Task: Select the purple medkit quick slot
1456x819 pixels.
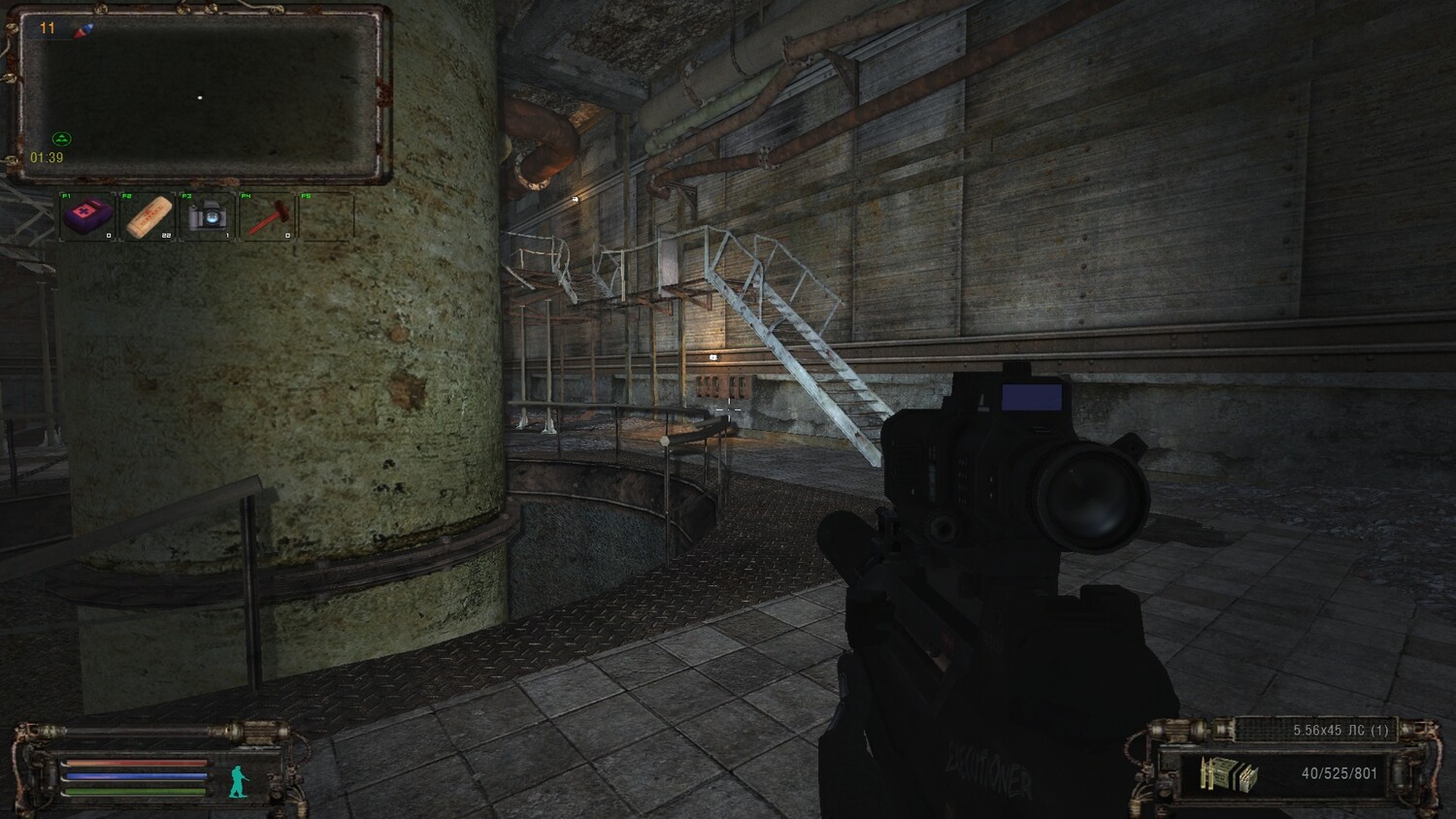Action: click(x=88, y=215)
